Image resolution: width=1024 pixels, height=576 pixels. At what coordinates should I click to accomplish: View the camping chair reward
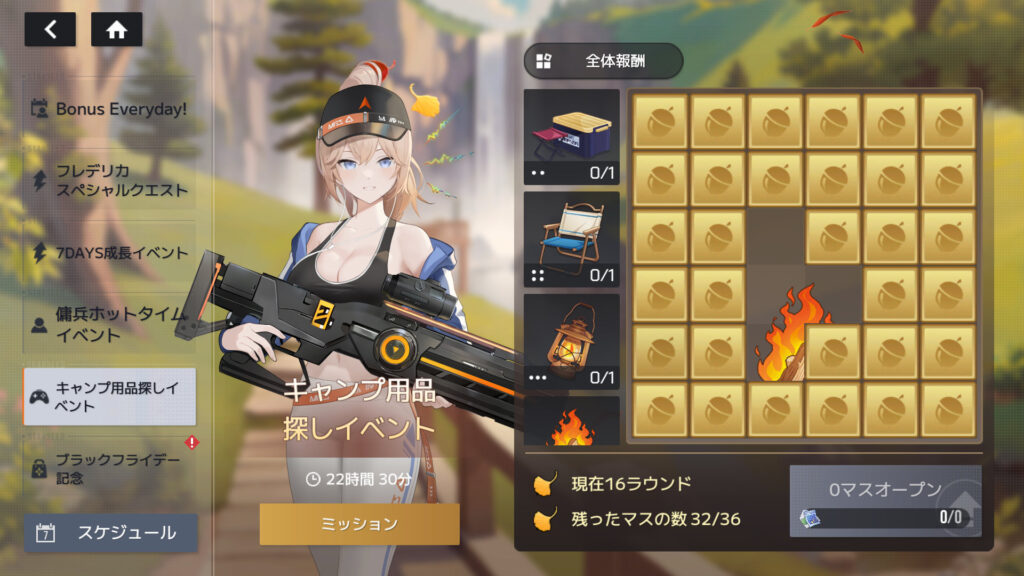(572, 239)
